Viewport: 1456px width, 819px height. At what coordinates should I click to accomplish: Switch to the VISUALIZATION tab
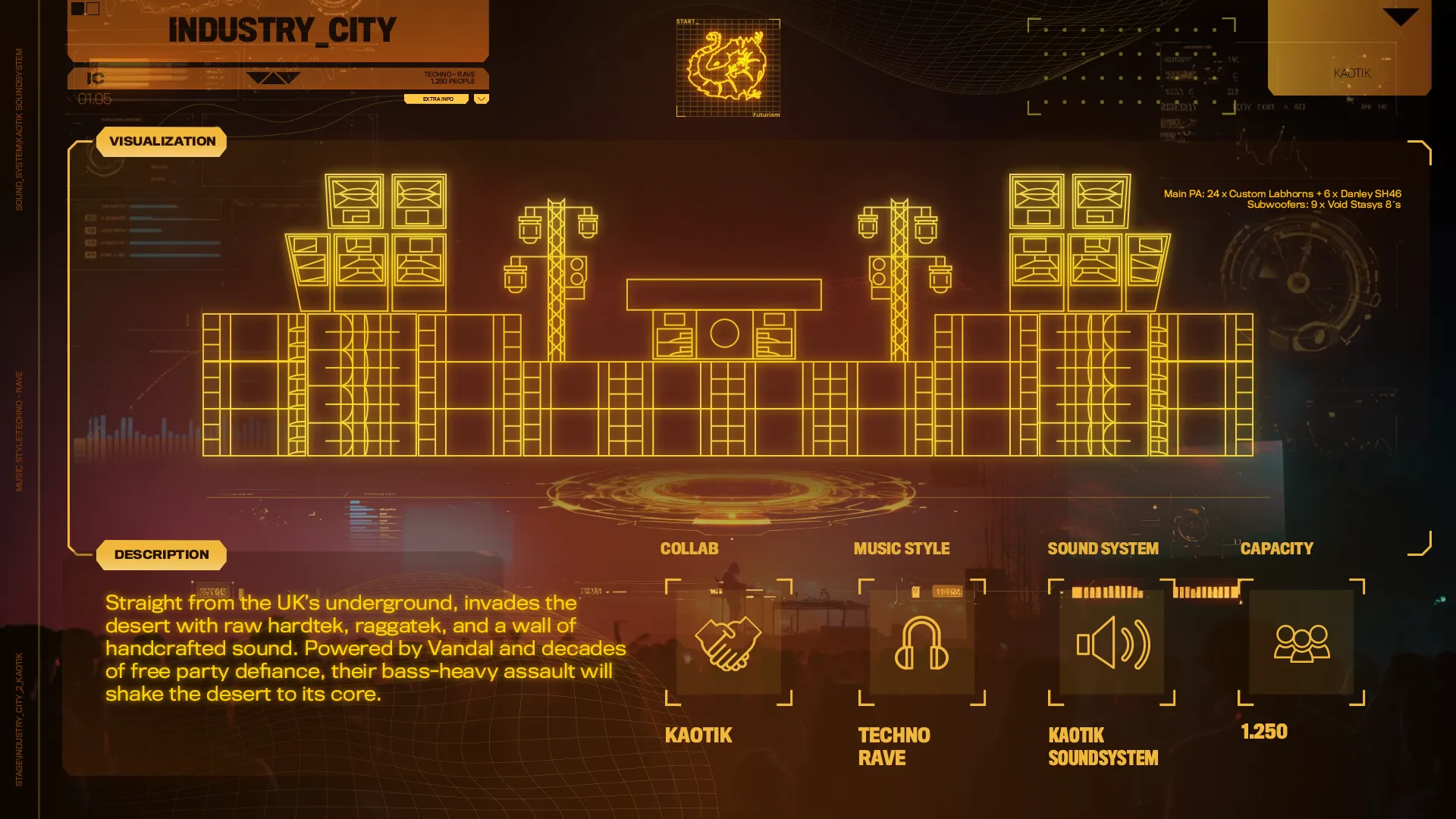pos(162,142)
